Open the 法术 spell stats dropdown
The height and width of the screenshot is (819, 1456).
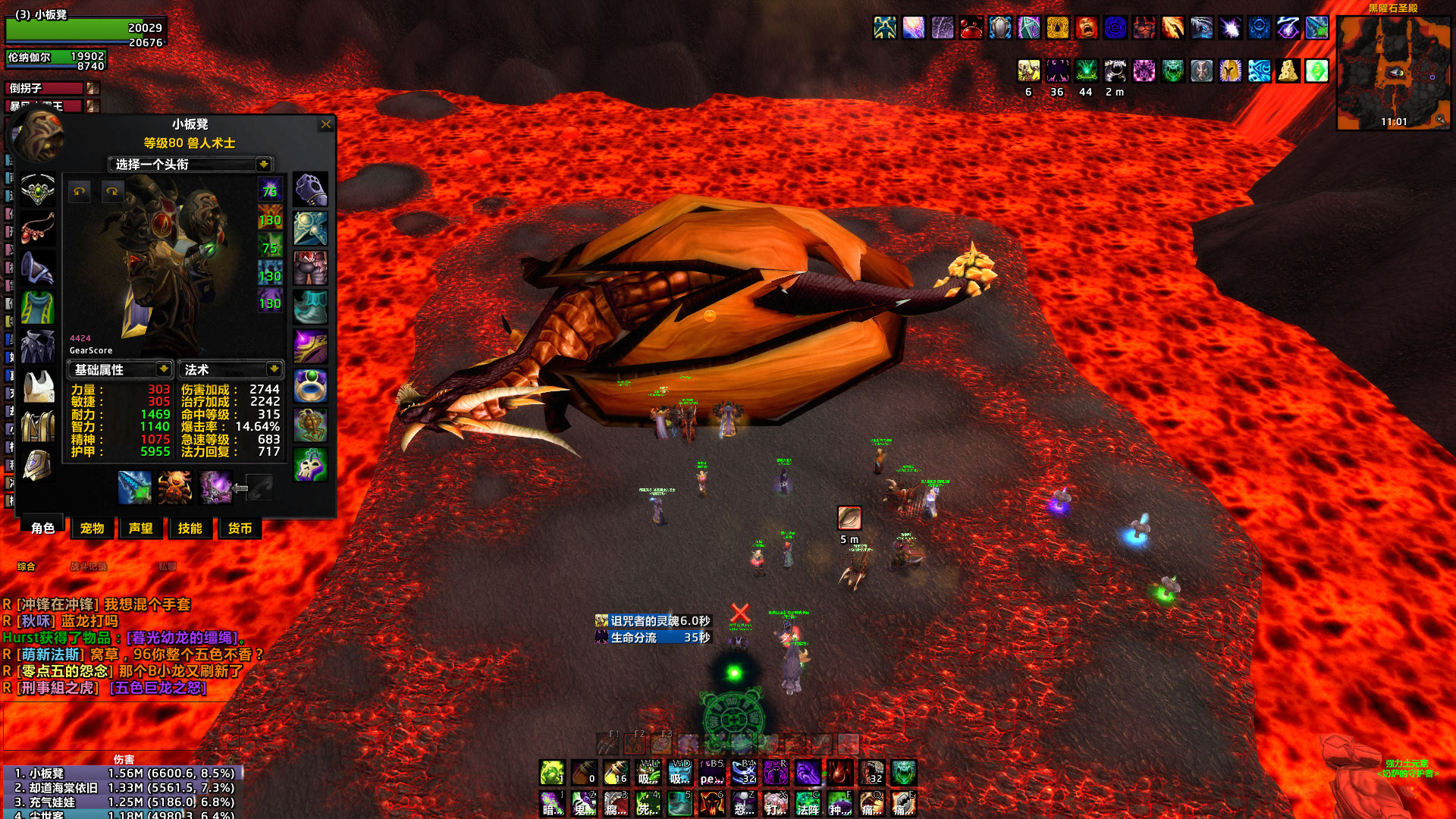pos(231,369)
